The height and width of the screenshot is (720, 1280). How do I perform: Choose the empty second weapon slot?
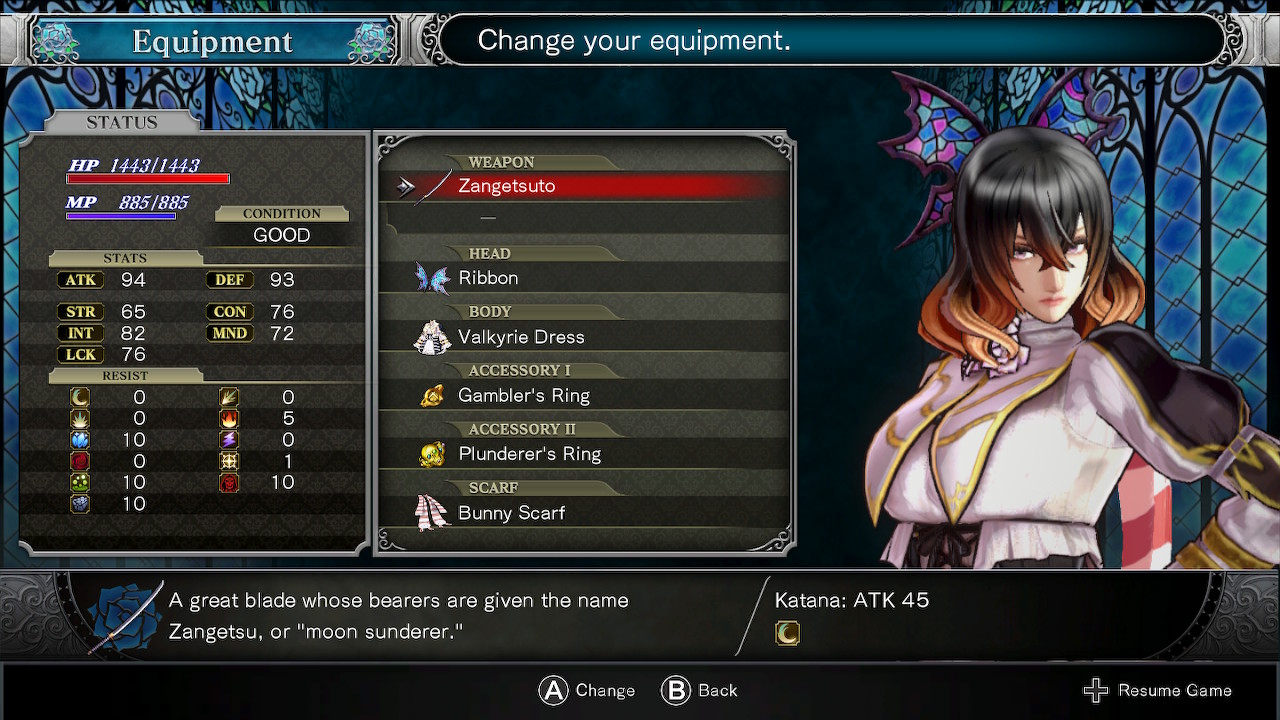[x=488, y=217]
